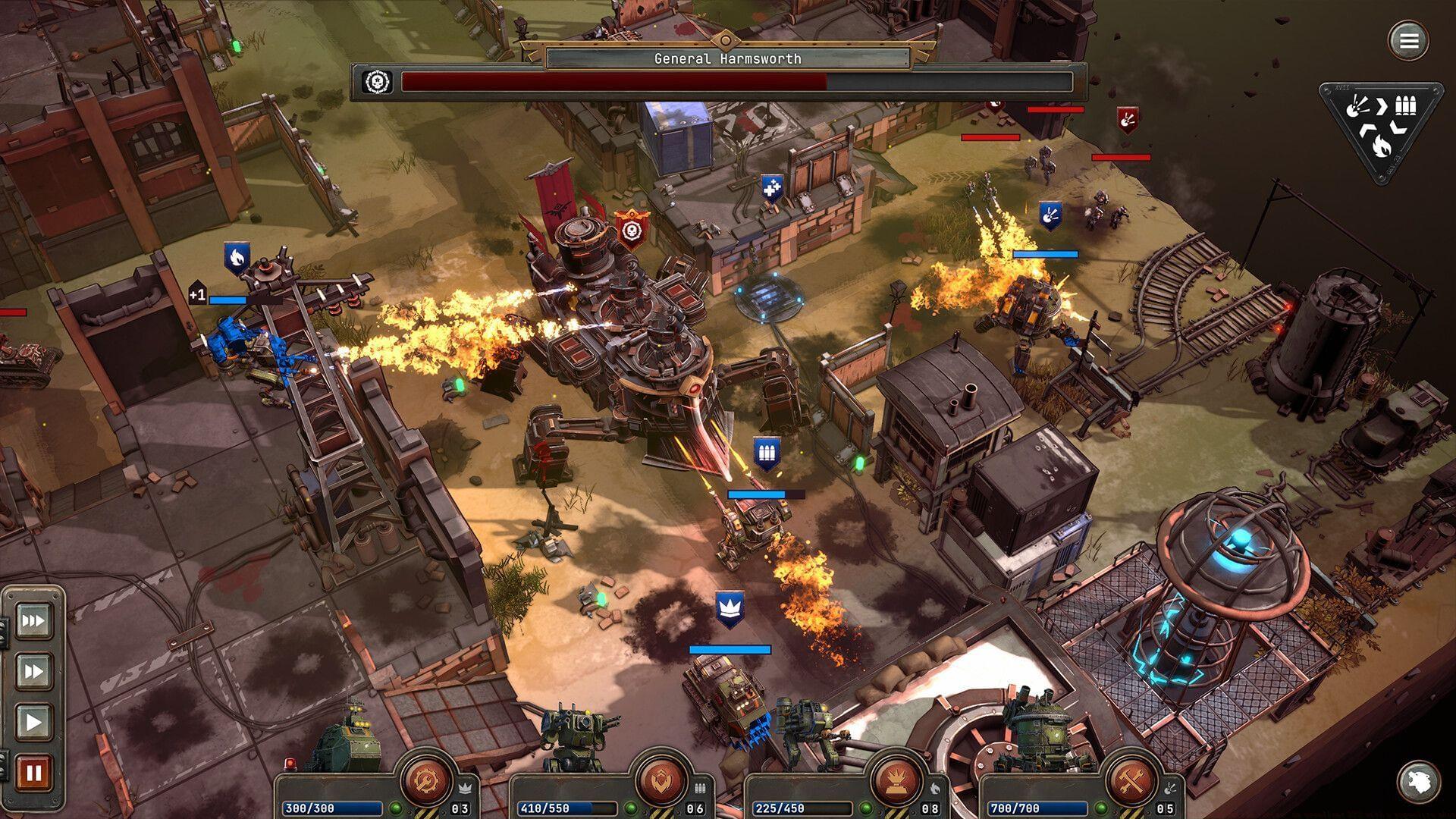Viewport: 1456px width, 819px height.
Task: Select the unit with the blue explosion marker
Action: [x=1050, y=216]
